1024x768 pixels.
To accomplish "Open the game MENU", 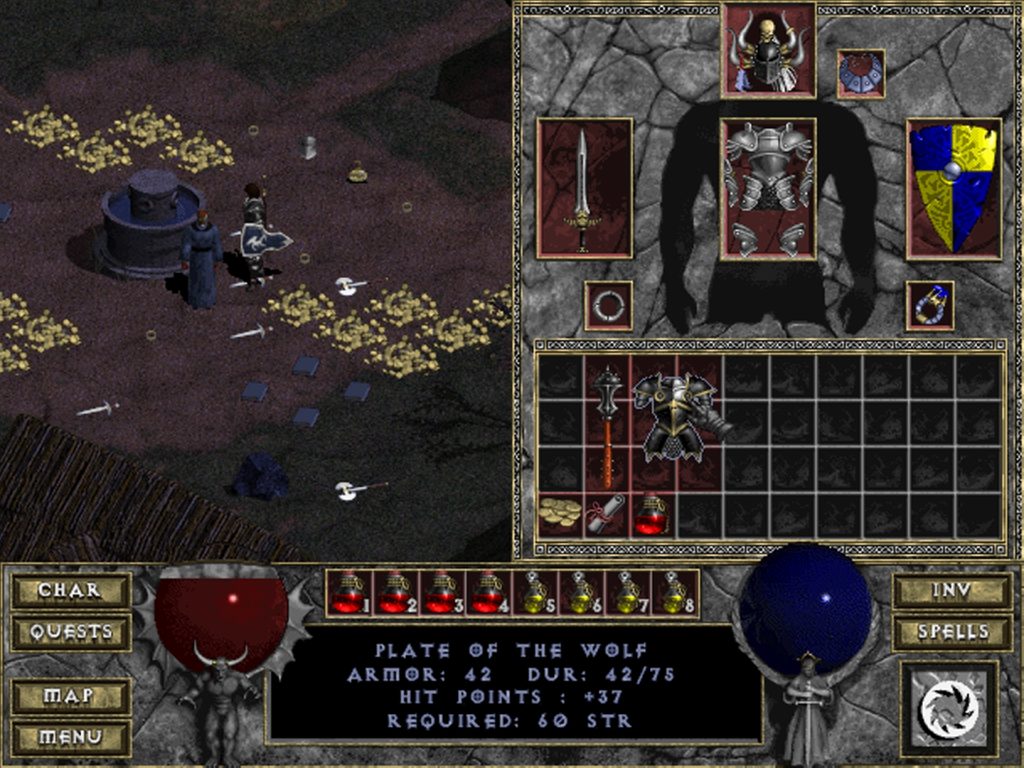I will pyautogui.click(x=70, y=737).
